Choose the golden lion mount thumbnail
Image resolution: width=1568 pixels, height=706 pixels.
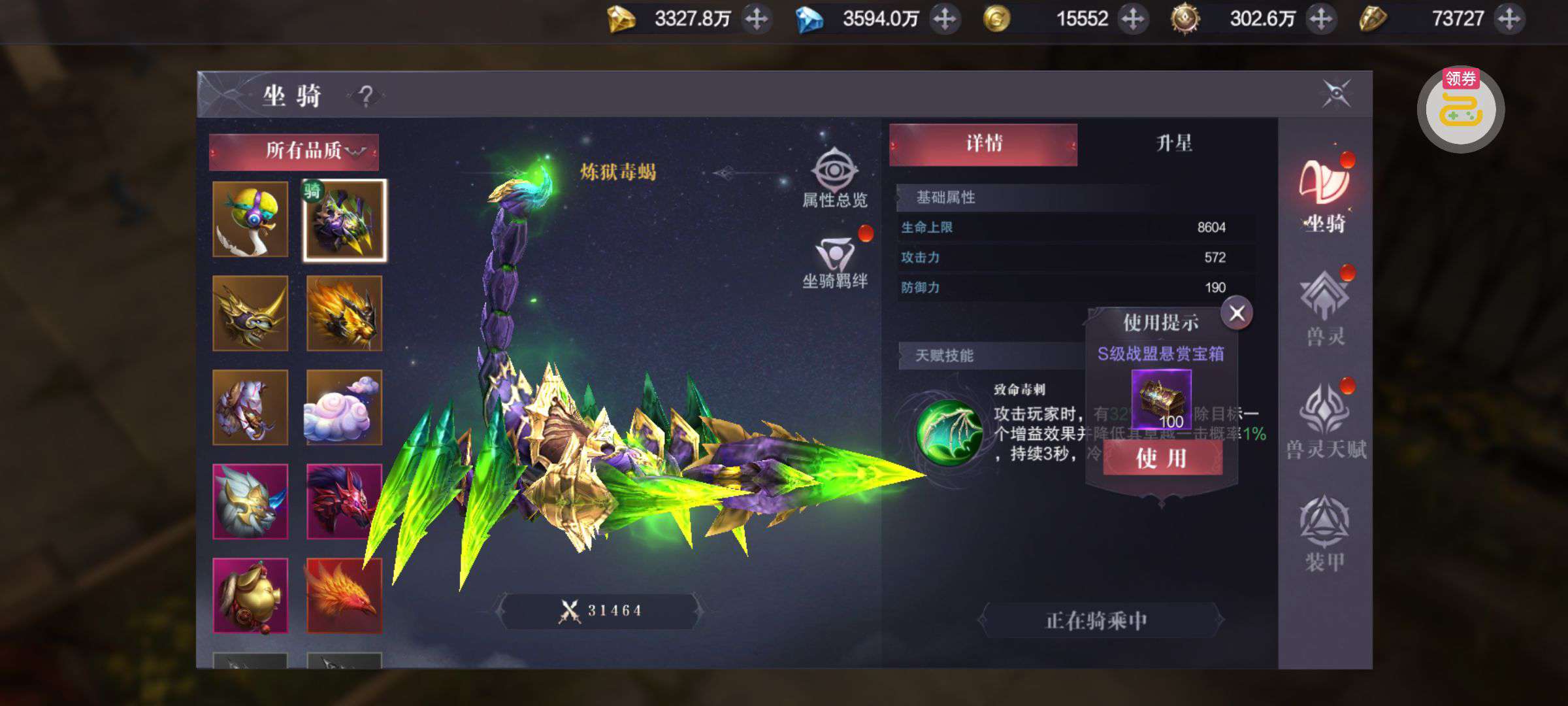pyautogui.click(x=344, y=314)
